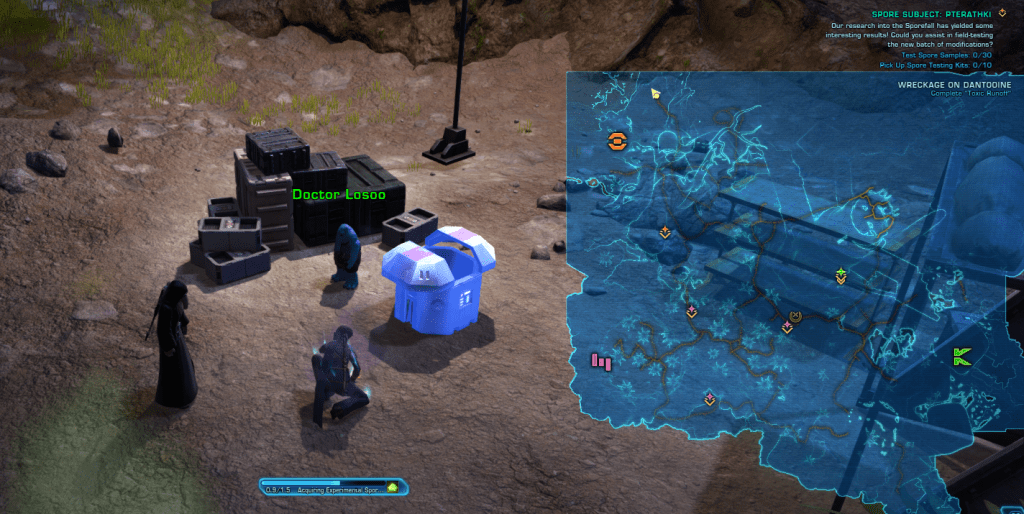
Task: Click the orange circular marker on the map
Action: click(x=616, y=142)
